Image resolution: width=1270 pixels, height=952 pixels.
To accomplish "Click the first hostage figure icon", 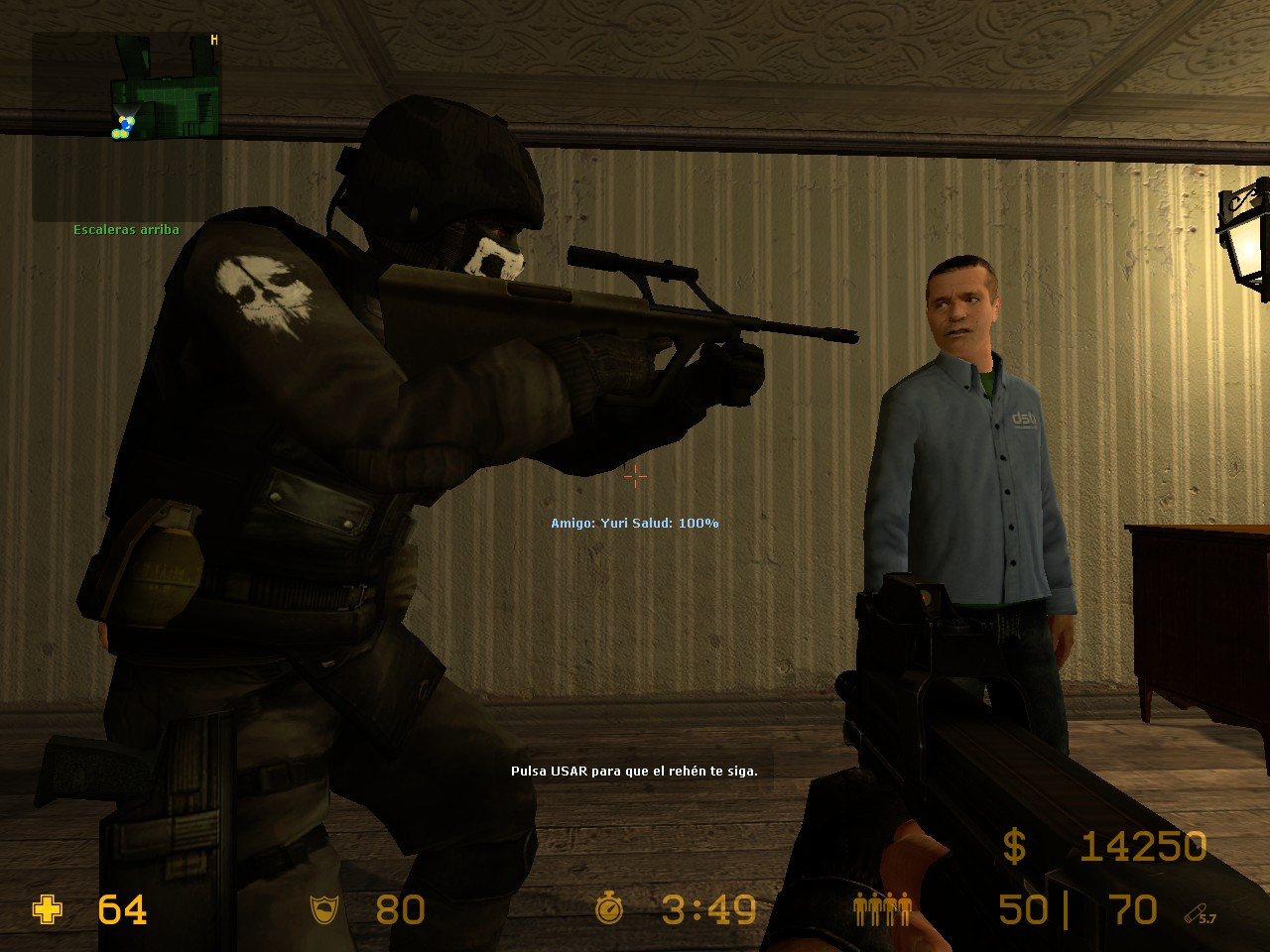I will (x=859, y=907).
